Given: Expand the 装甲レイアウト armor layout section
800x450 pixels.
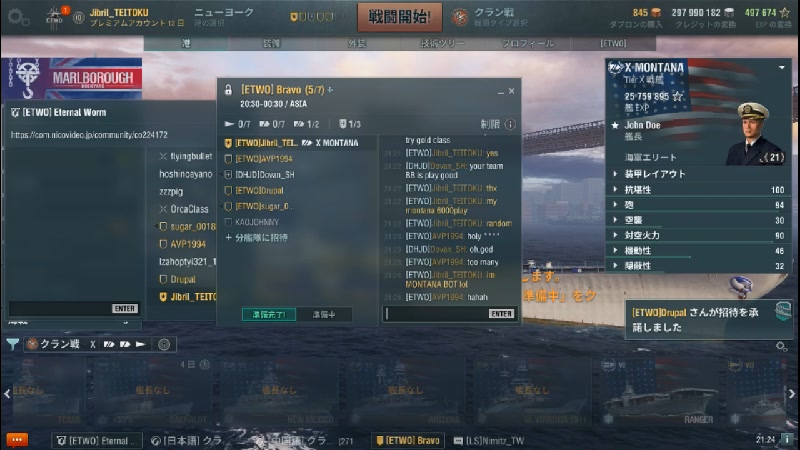Looking at the screenshot, I should coord(648,173).
